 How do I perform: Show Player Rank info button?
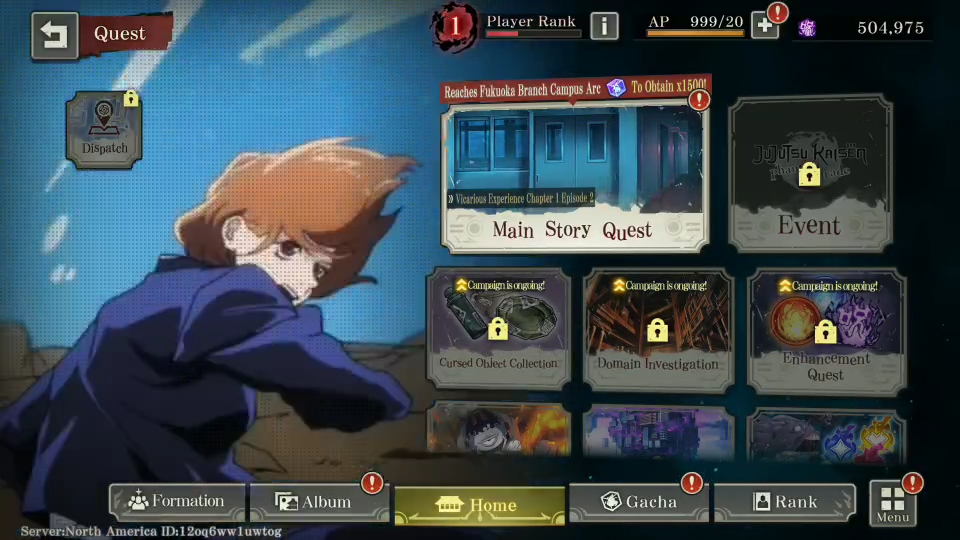point(604,26)
